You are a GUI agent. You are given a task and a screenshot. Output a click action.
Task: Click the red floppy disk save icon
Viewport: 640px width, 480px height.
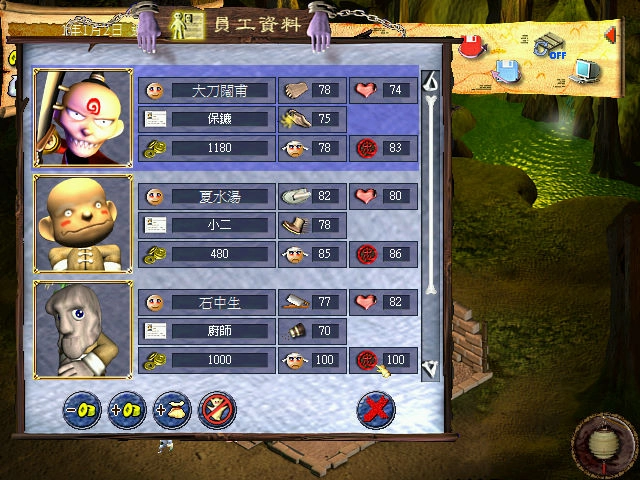point(472,46)
